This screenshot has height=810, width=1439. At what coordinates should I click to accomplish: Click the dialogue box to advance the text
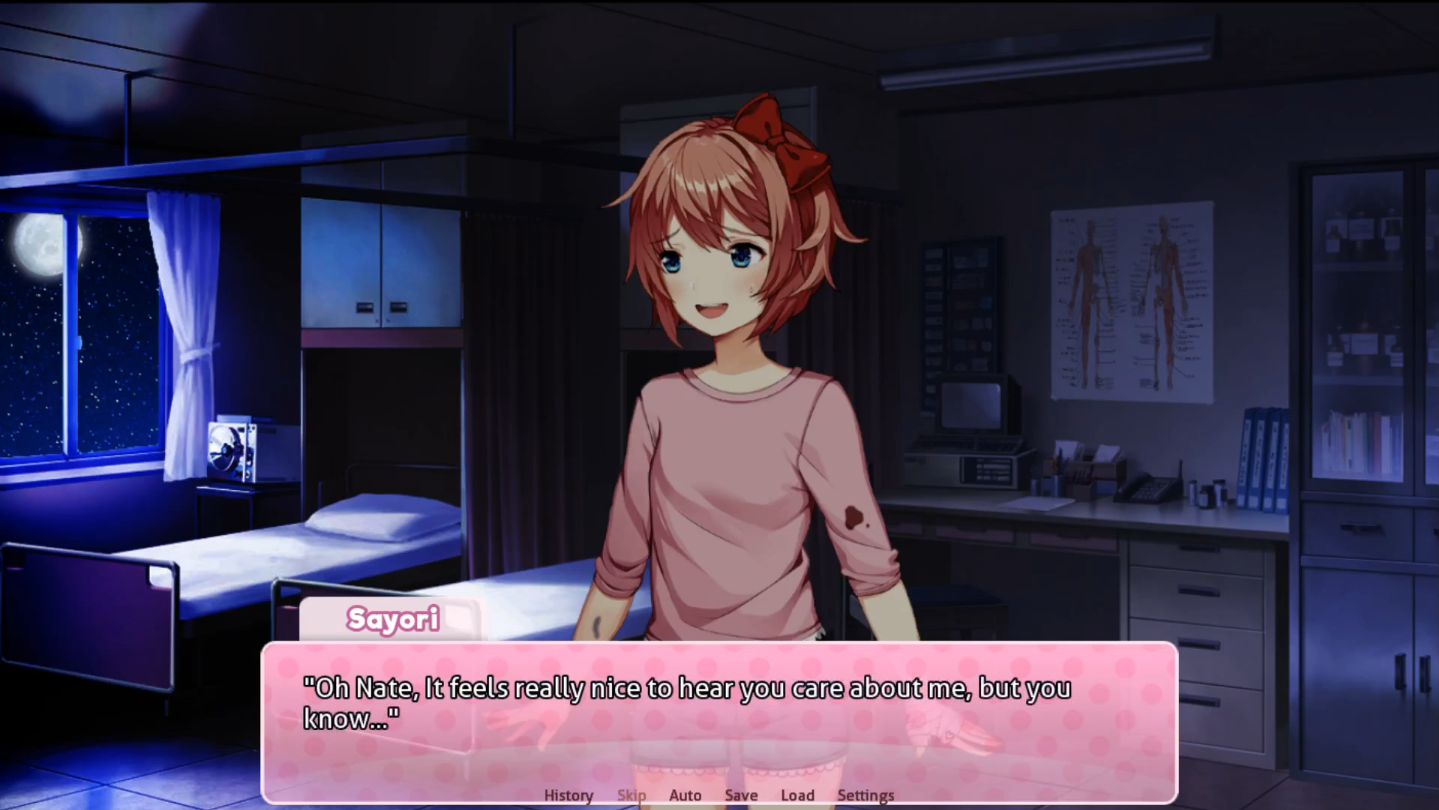tap(720, 720)
